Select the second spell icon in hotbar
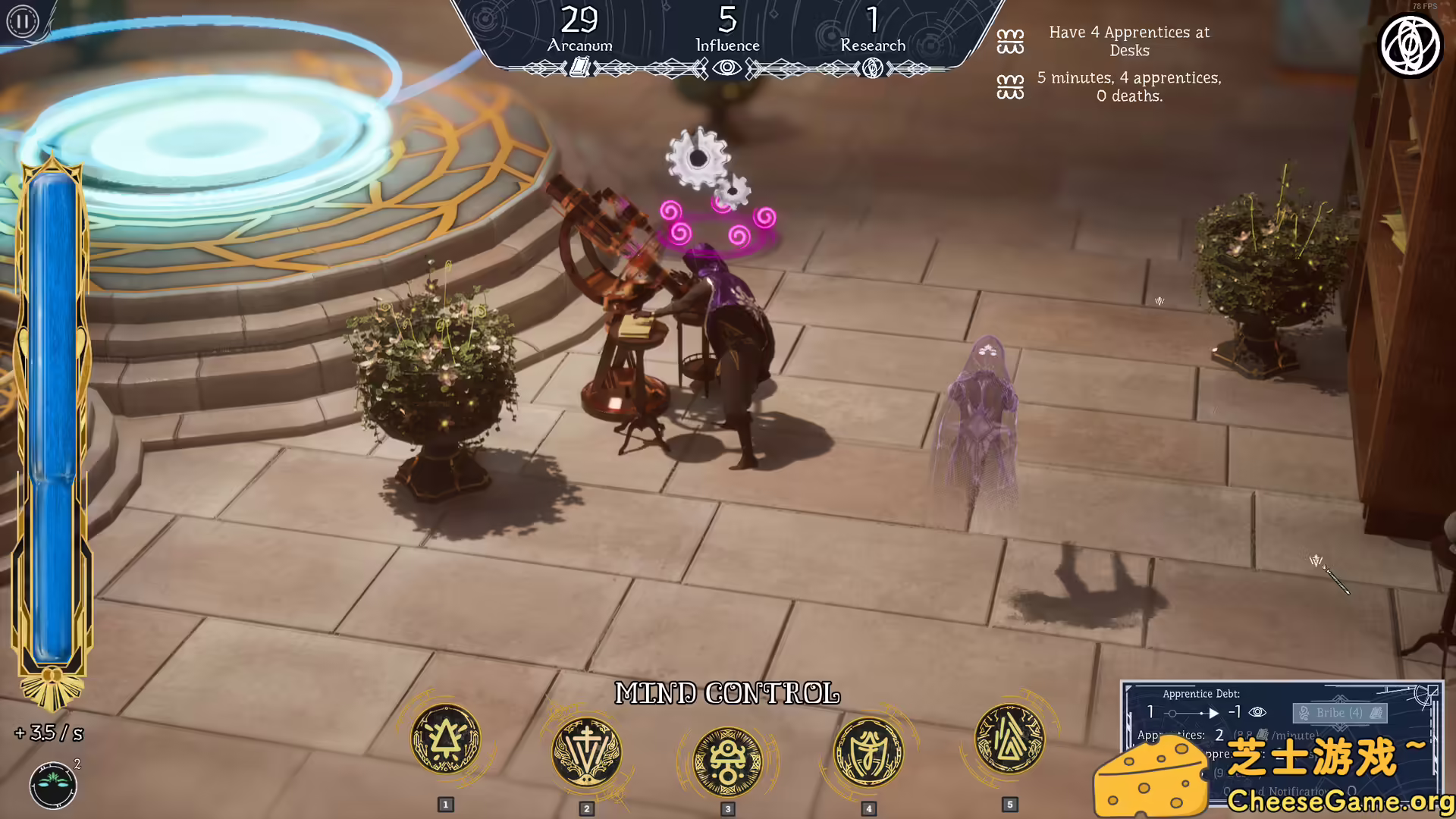Screen dimensions: 1456x819 (x=586, y=752)
